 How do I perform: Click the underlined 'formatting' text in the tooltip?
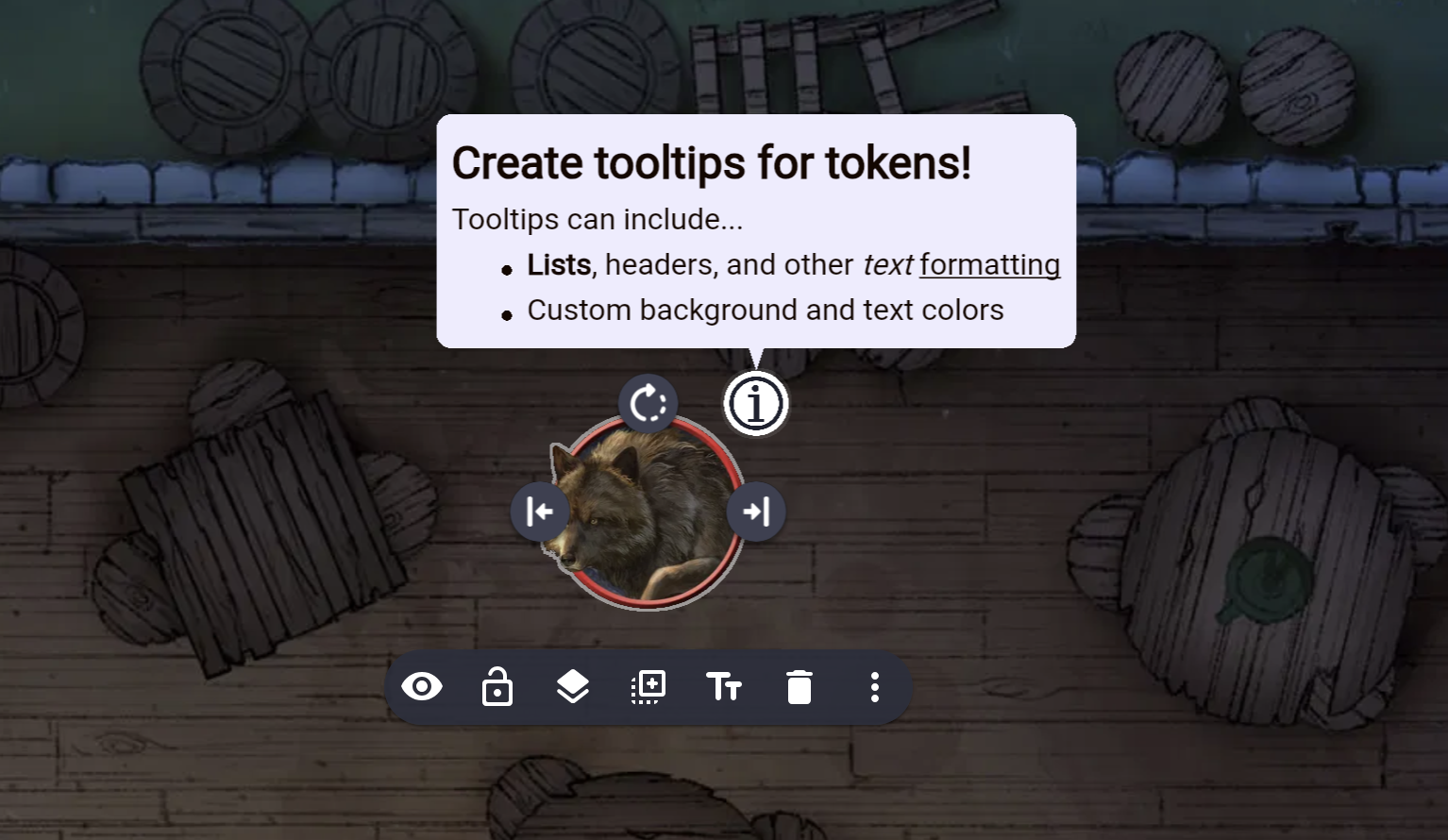989,265
